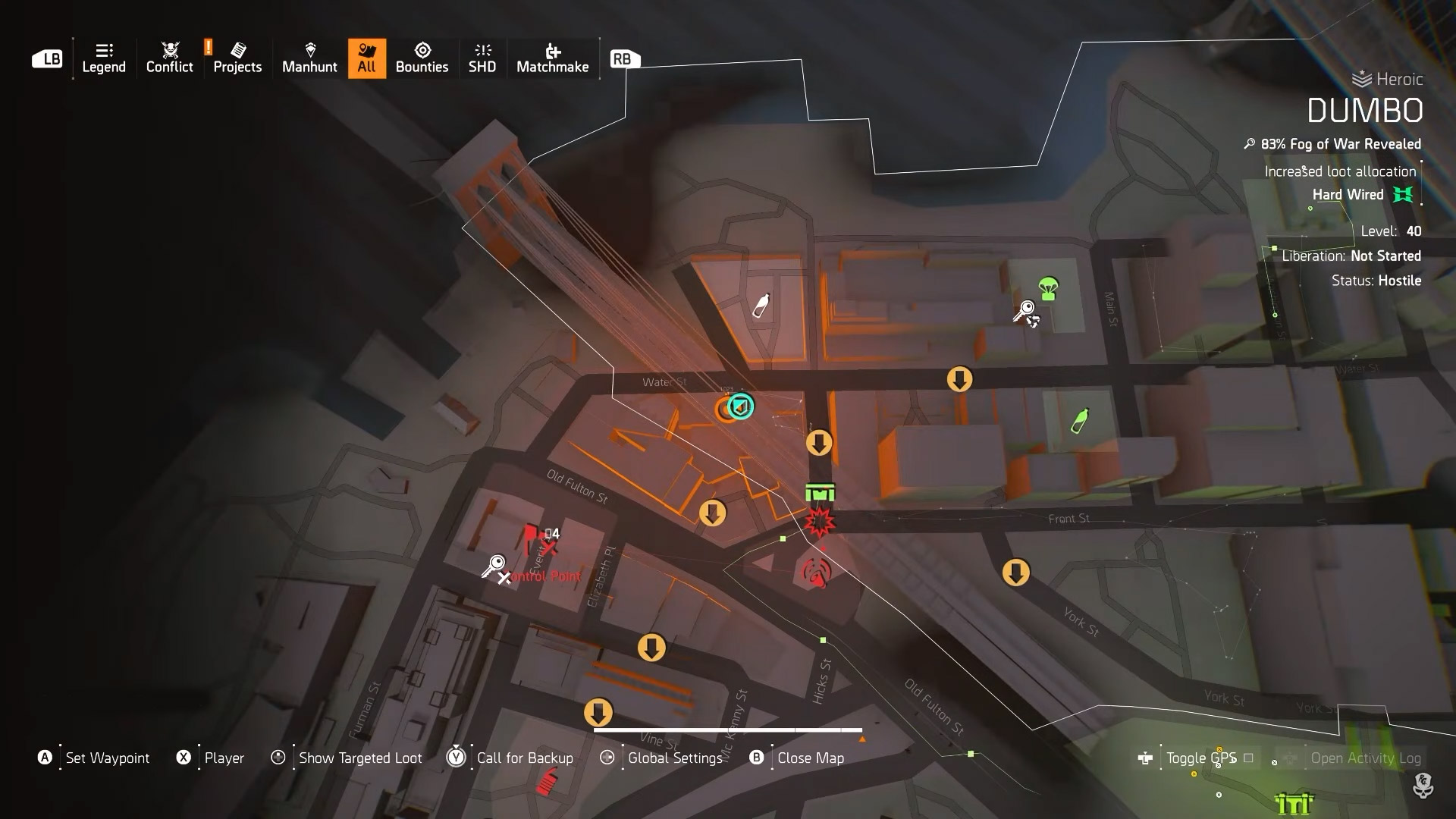
Task: Choose the All map filter tab
Action: pos(367,58)
